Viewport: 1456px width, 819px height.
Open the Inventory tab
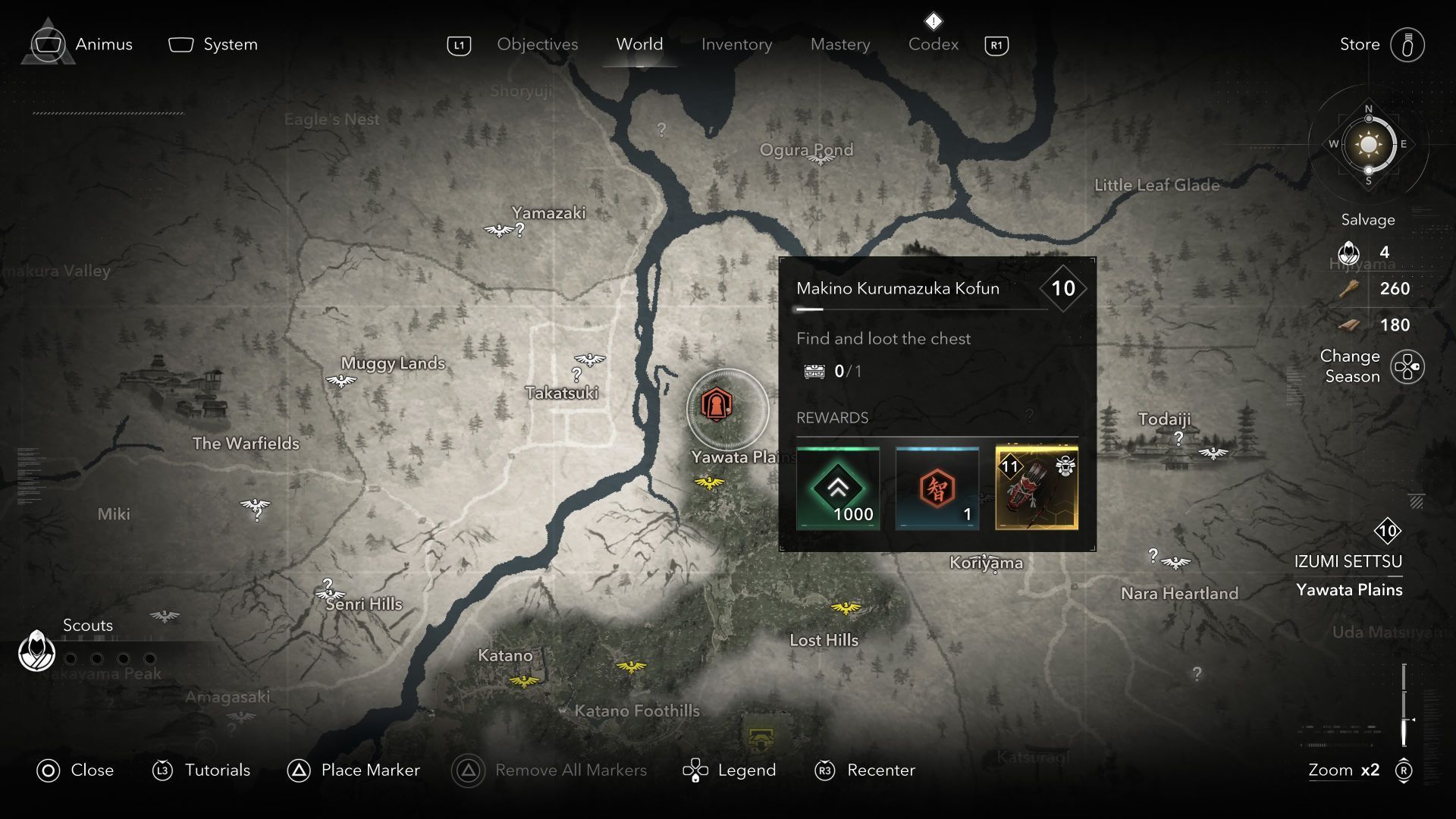tap(736, 45)
